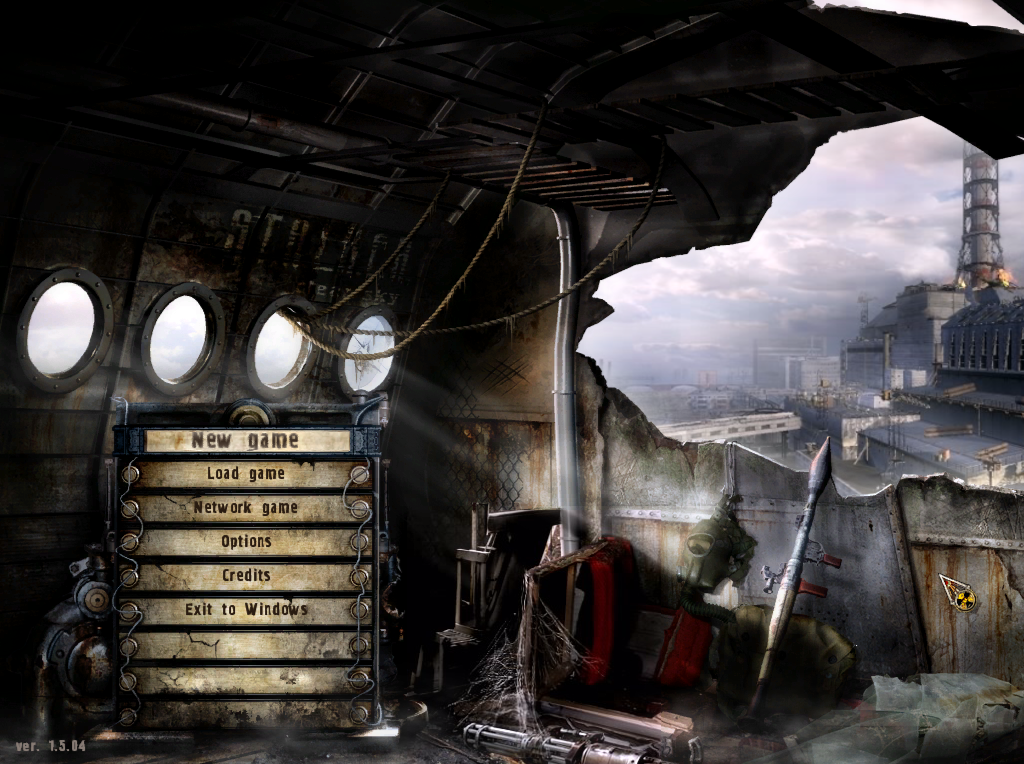Show the Credits
This screenshot has width=1024, height=764.
tap(246, 576)
